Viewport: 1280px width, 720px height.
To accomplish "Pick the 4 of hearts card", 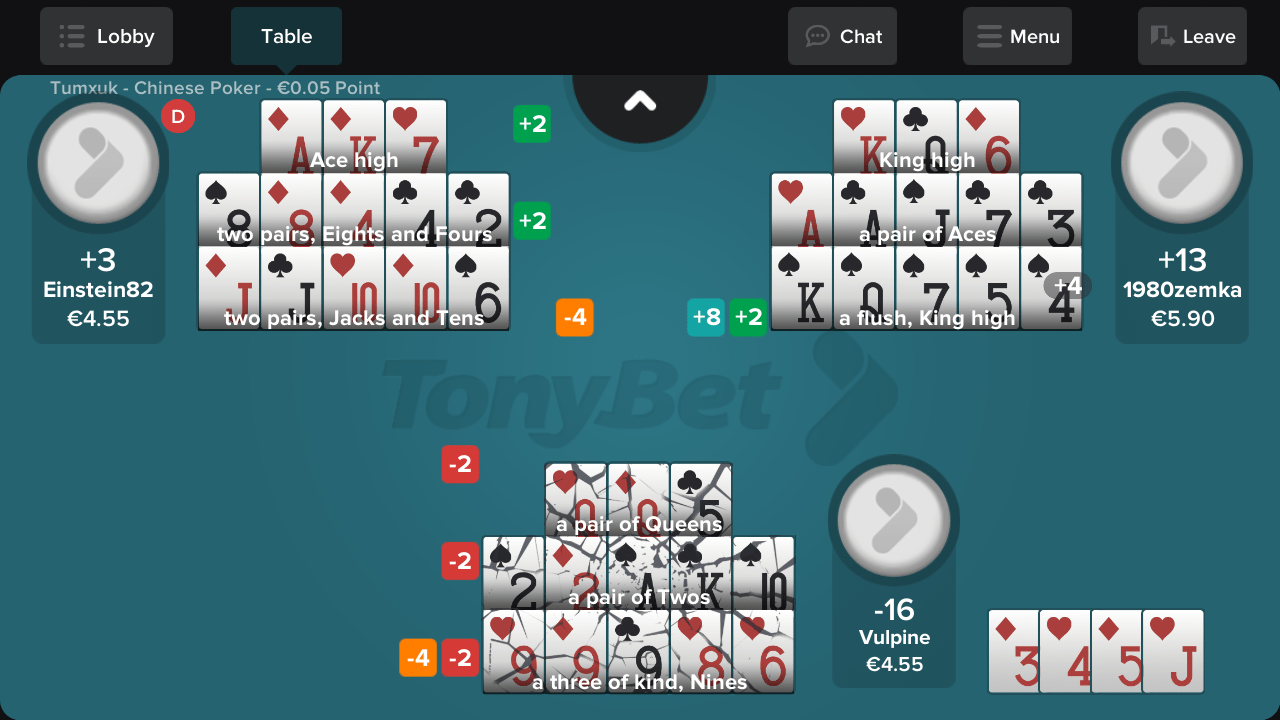I will 1065,651.
